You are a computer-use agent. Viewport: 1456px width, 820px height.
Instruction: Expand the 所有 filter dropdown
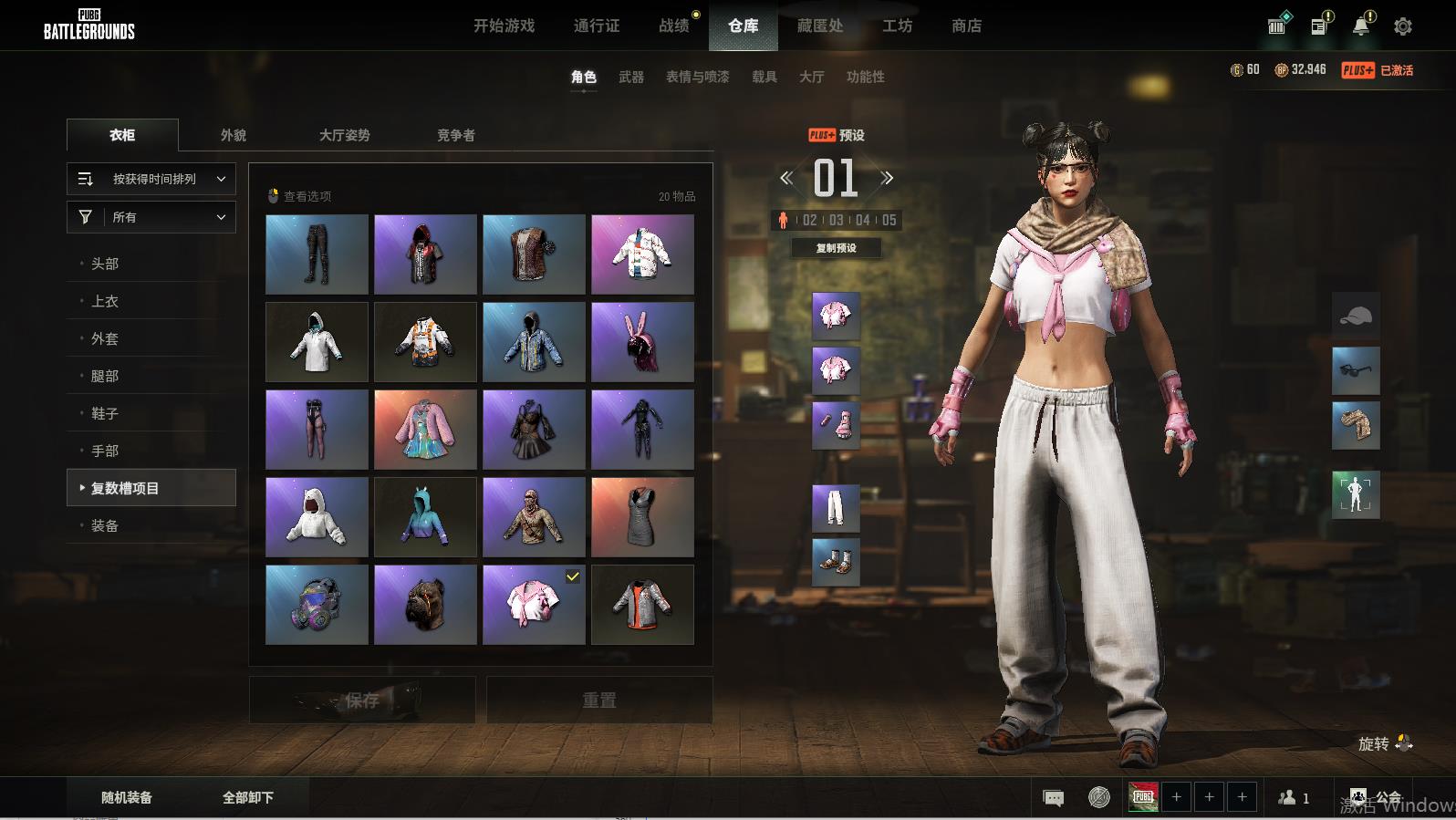point(151,217)
